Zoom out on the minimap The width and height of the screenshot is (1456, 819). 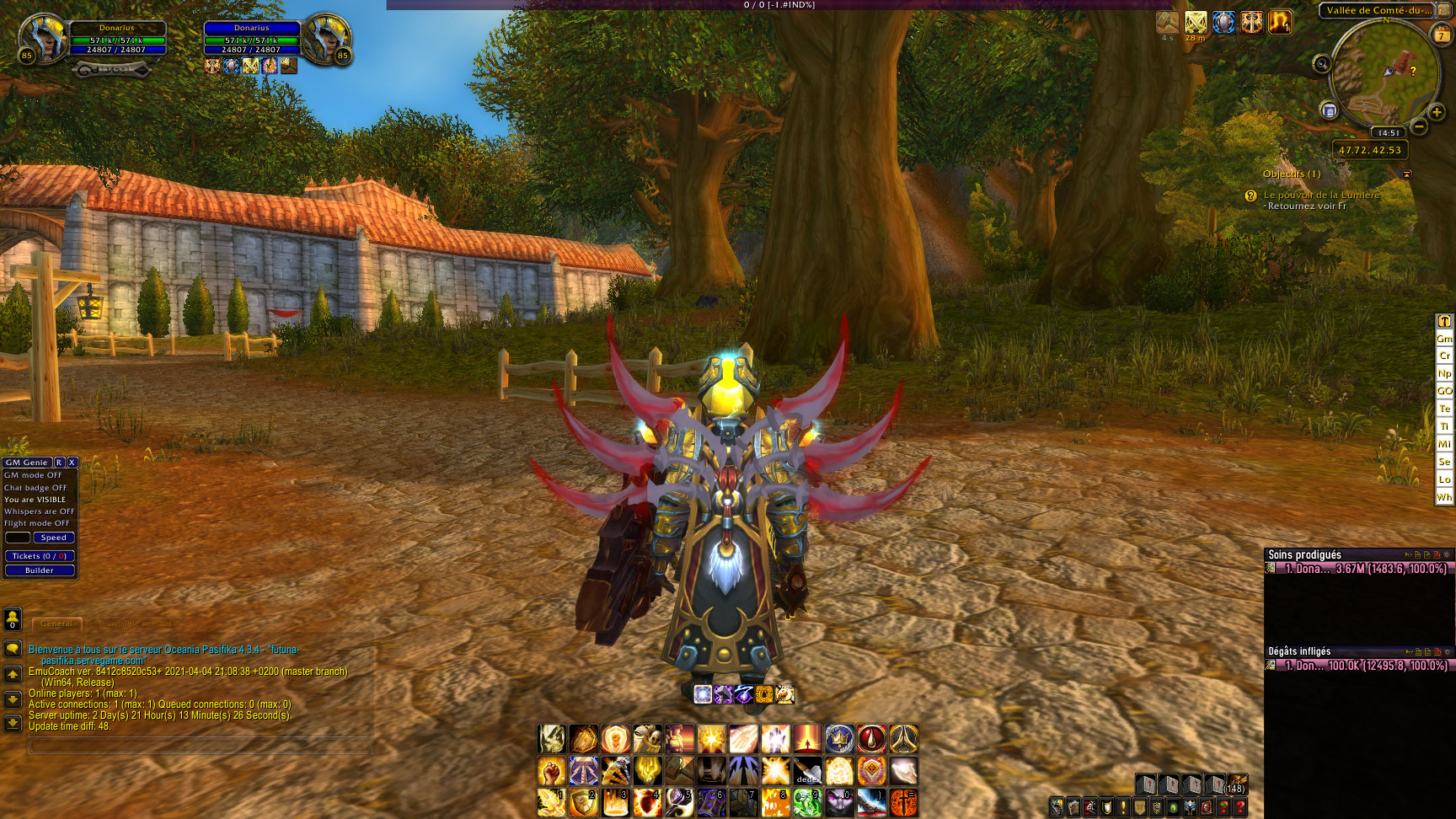click(x=1419, y=127)
